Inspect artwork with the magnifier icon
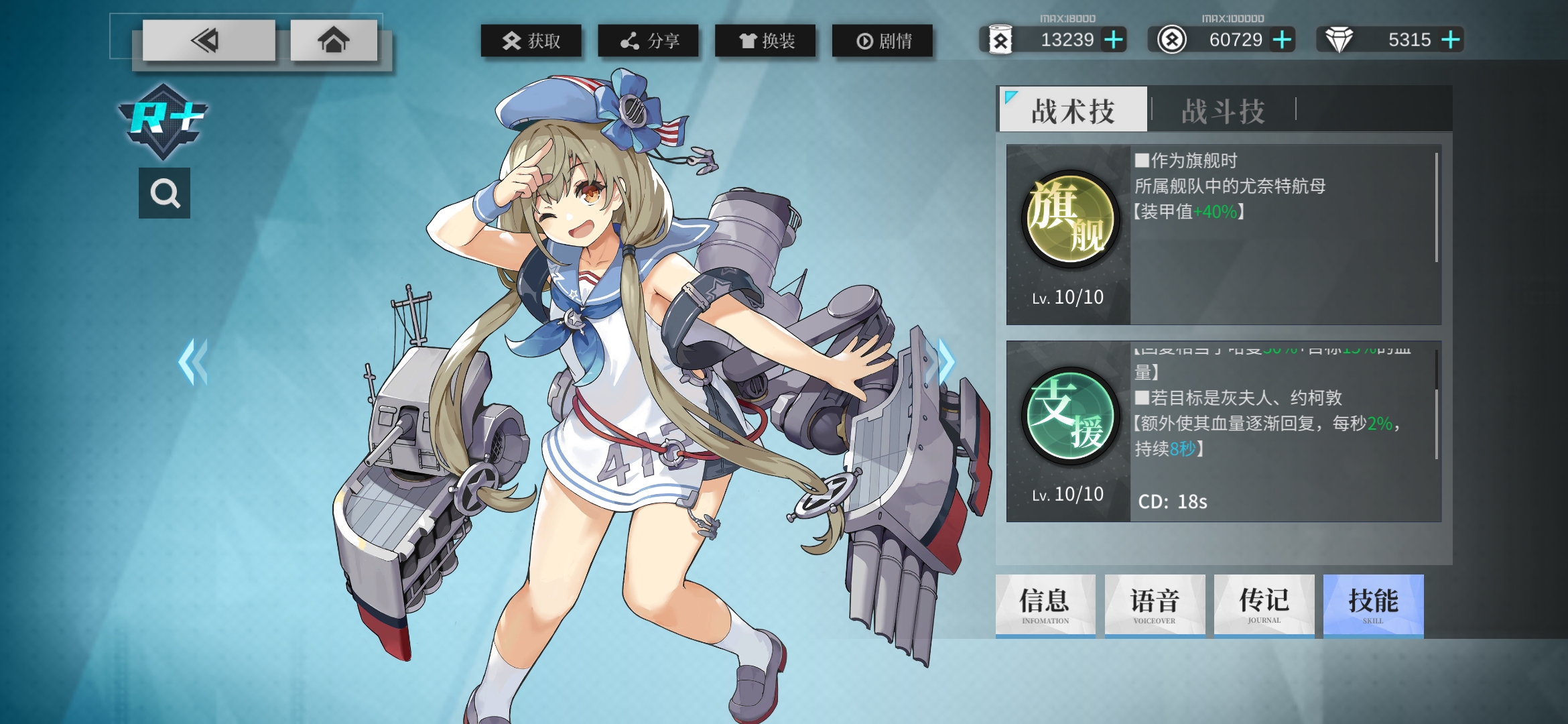Screen dimensions: 1568x724 click(164, 194)
